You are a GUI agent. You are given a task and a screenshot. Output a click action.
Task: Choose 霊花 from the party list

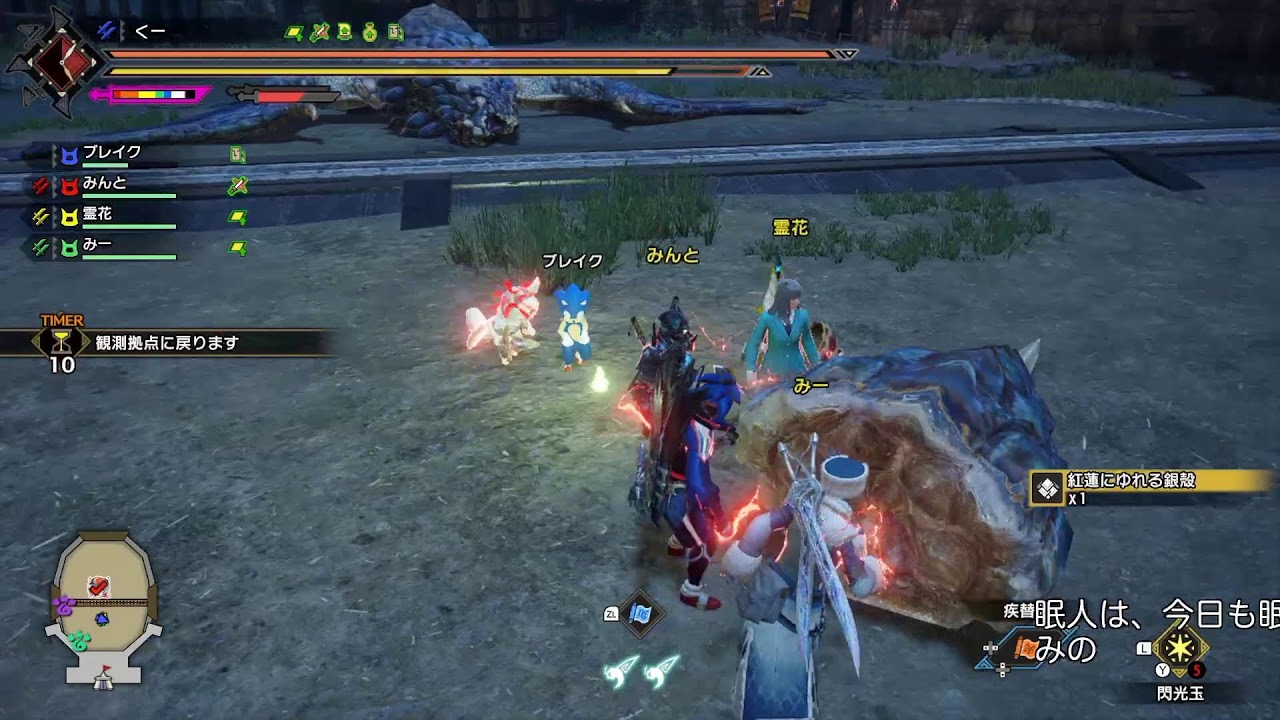pyautogui.click(x=97, y=214)
